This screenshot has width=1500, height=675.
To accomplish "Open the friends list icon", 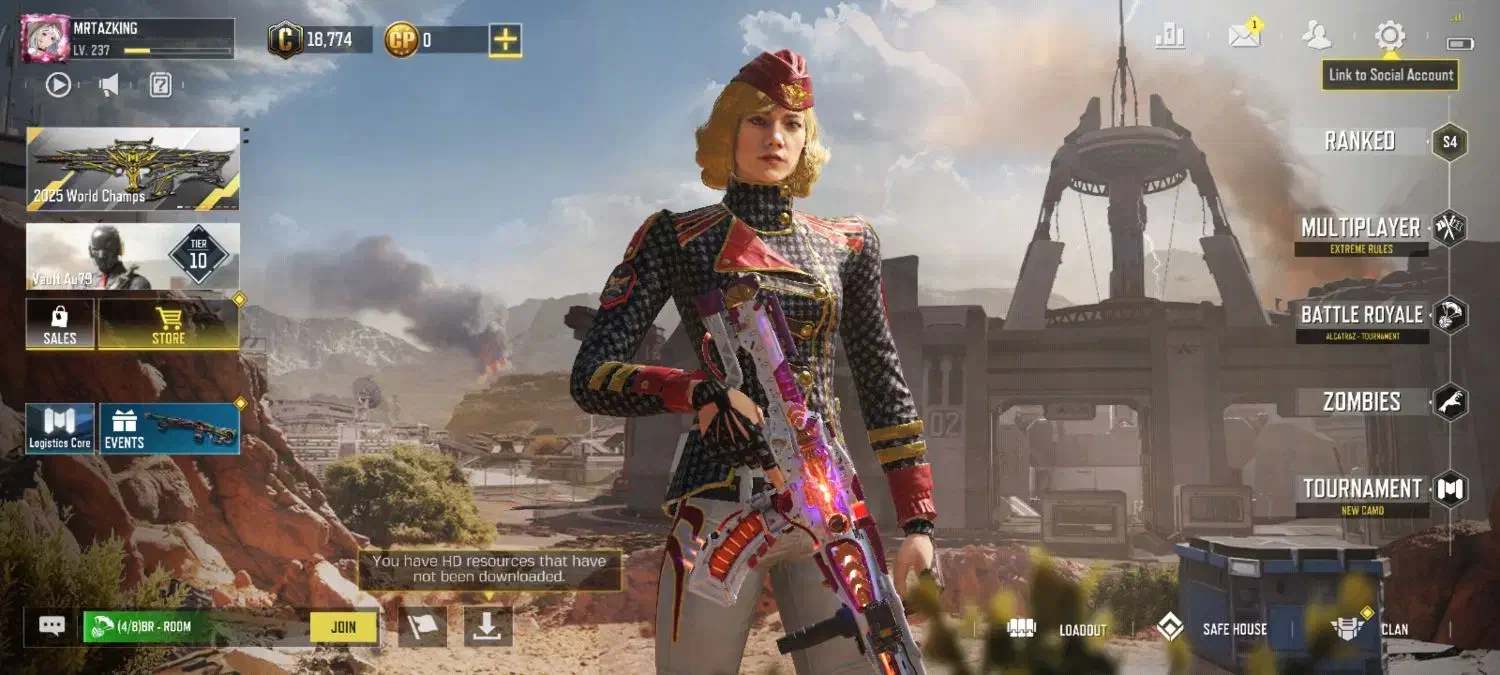I will (x=1317, y=36).
